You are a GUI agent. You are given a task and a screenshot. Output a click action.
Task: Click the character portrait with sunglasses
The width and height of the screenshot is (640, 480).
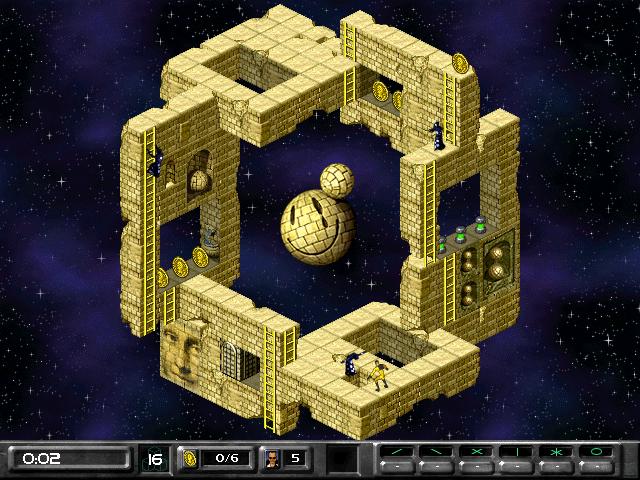pyautogui.click(x=271, y=458)
